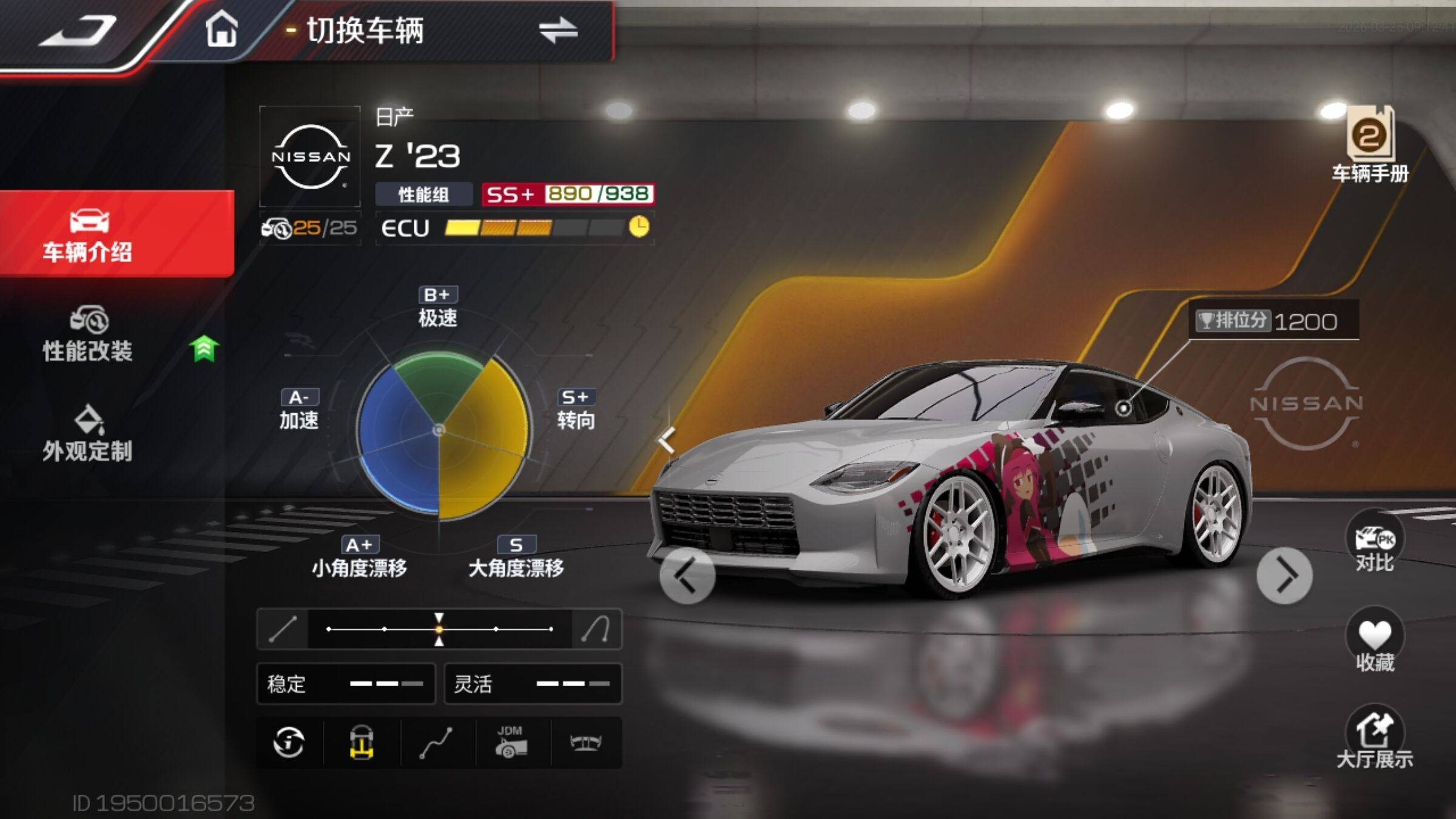Open the 对比 PK comparison
This screenshot has height=819, width=1456.
click(x=1375, y=544)
